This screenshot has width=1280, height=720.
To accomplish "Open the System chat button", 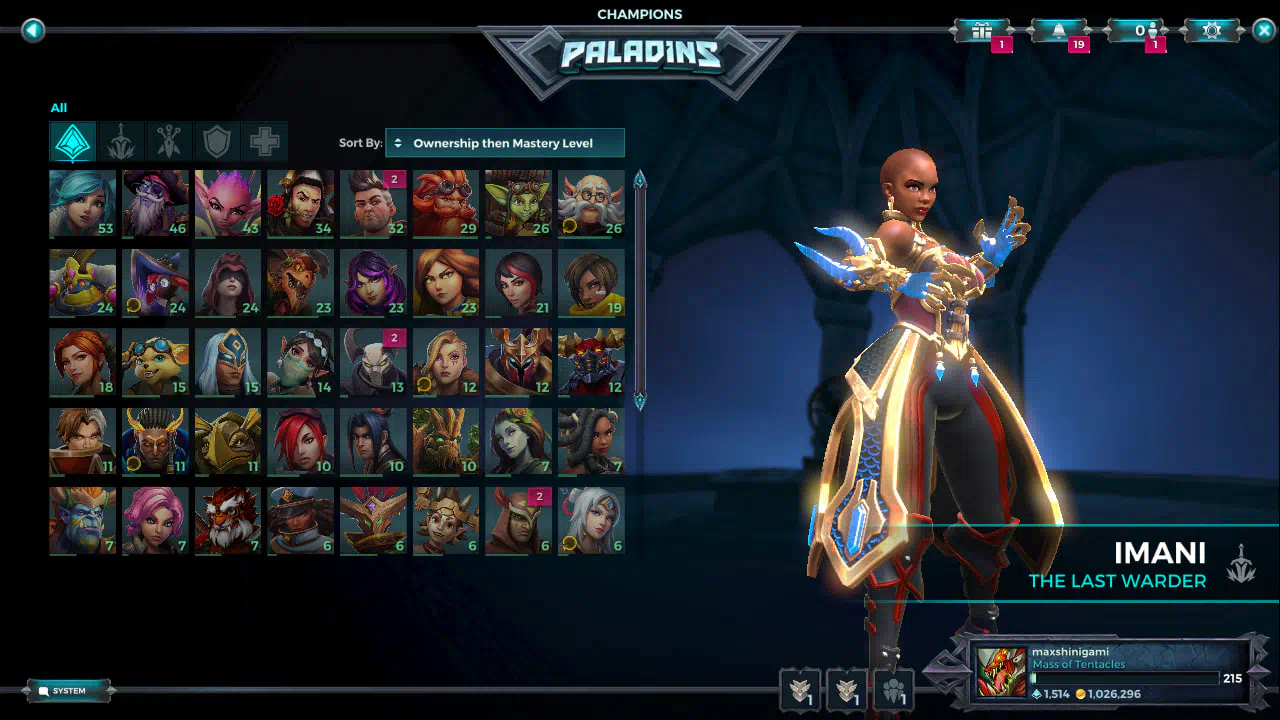I will tap(68, 691).
